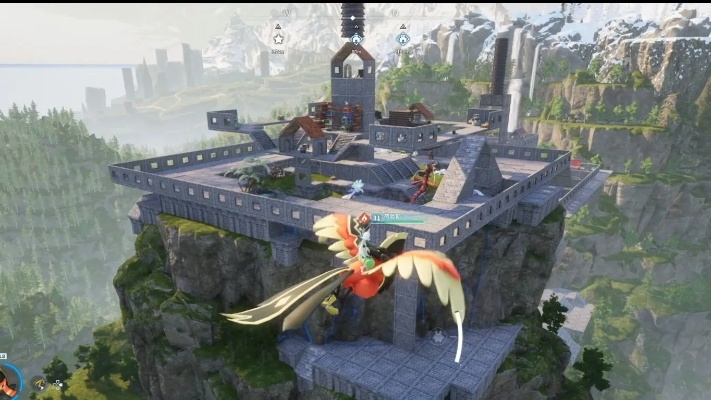Select the star waypoint marker on the compass
The width and height of the screenshot is (711, 400).
(278, 38)
